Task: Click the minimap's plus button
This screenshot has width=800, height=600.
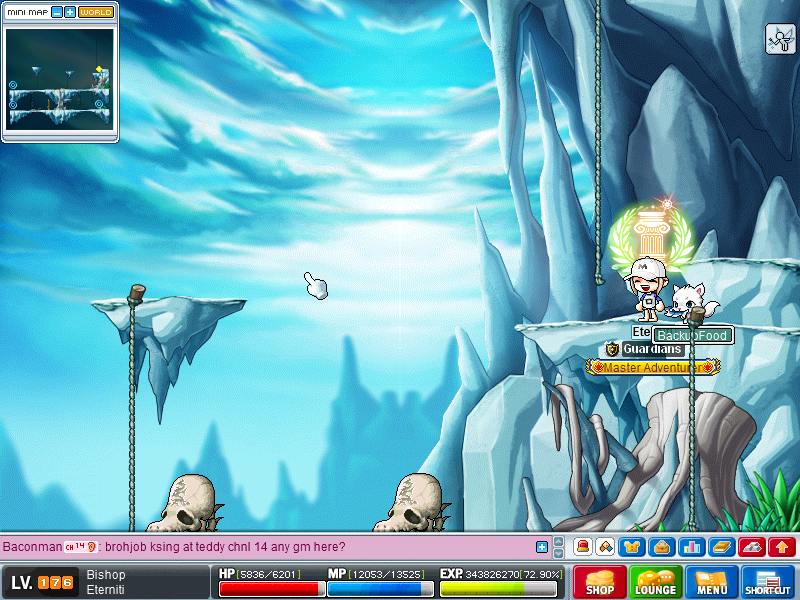Action: 70,12
